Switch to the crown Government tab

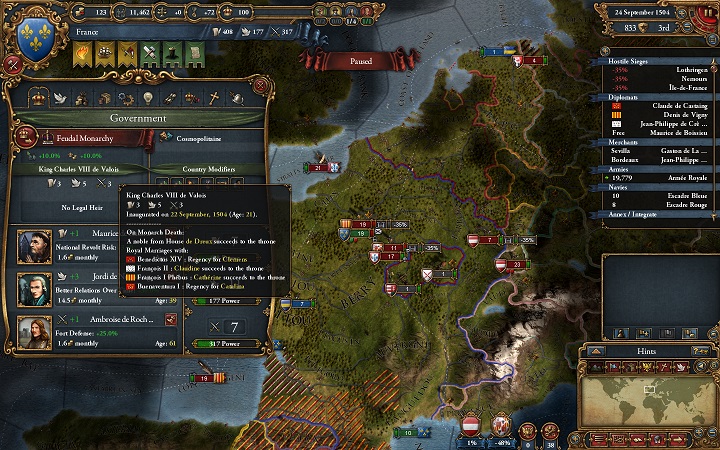click(x=39, y=97)
